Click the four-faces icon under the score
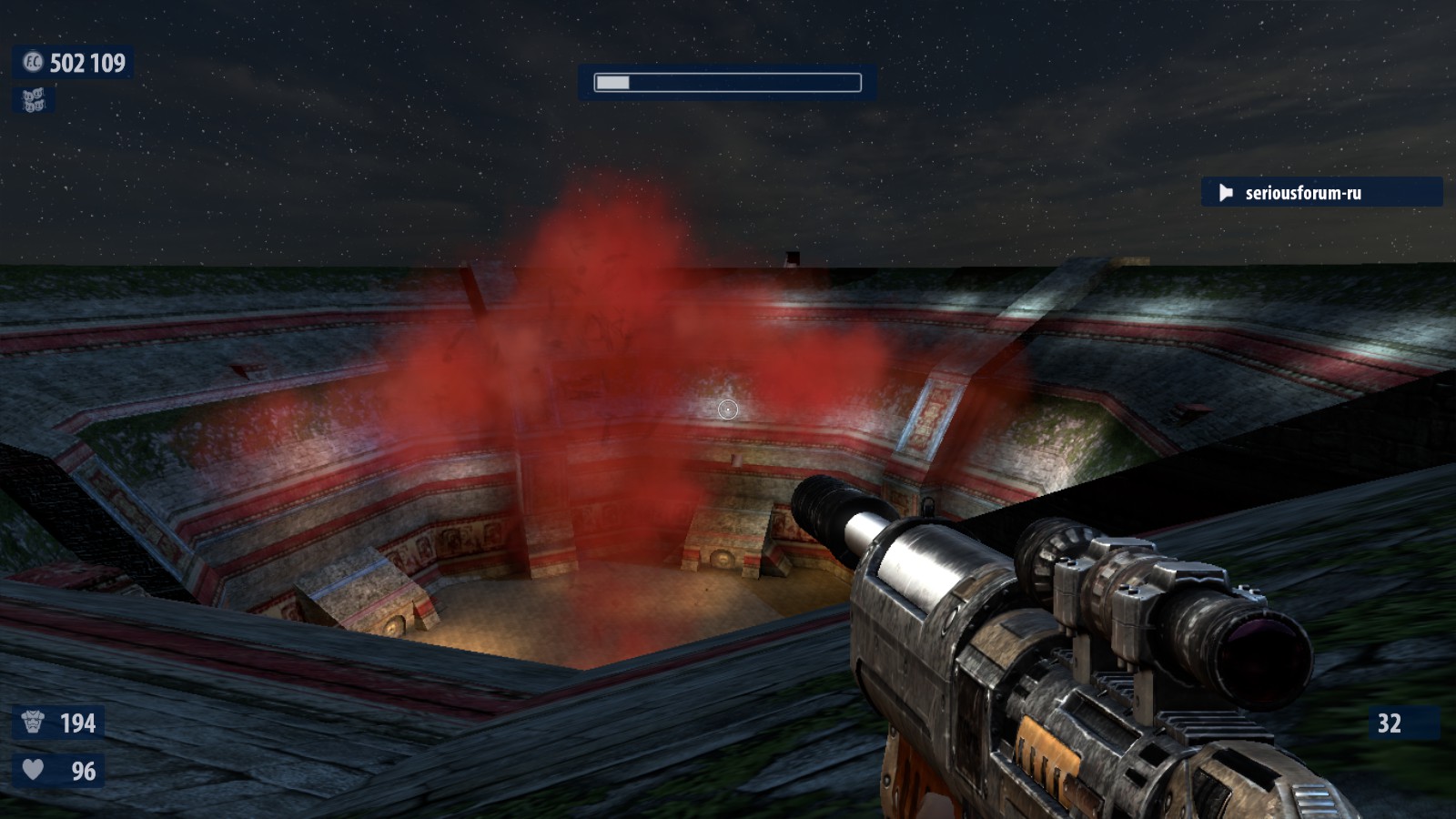Screen dimensions: 1456x819 pyautogui.click(x=33, y=100)
